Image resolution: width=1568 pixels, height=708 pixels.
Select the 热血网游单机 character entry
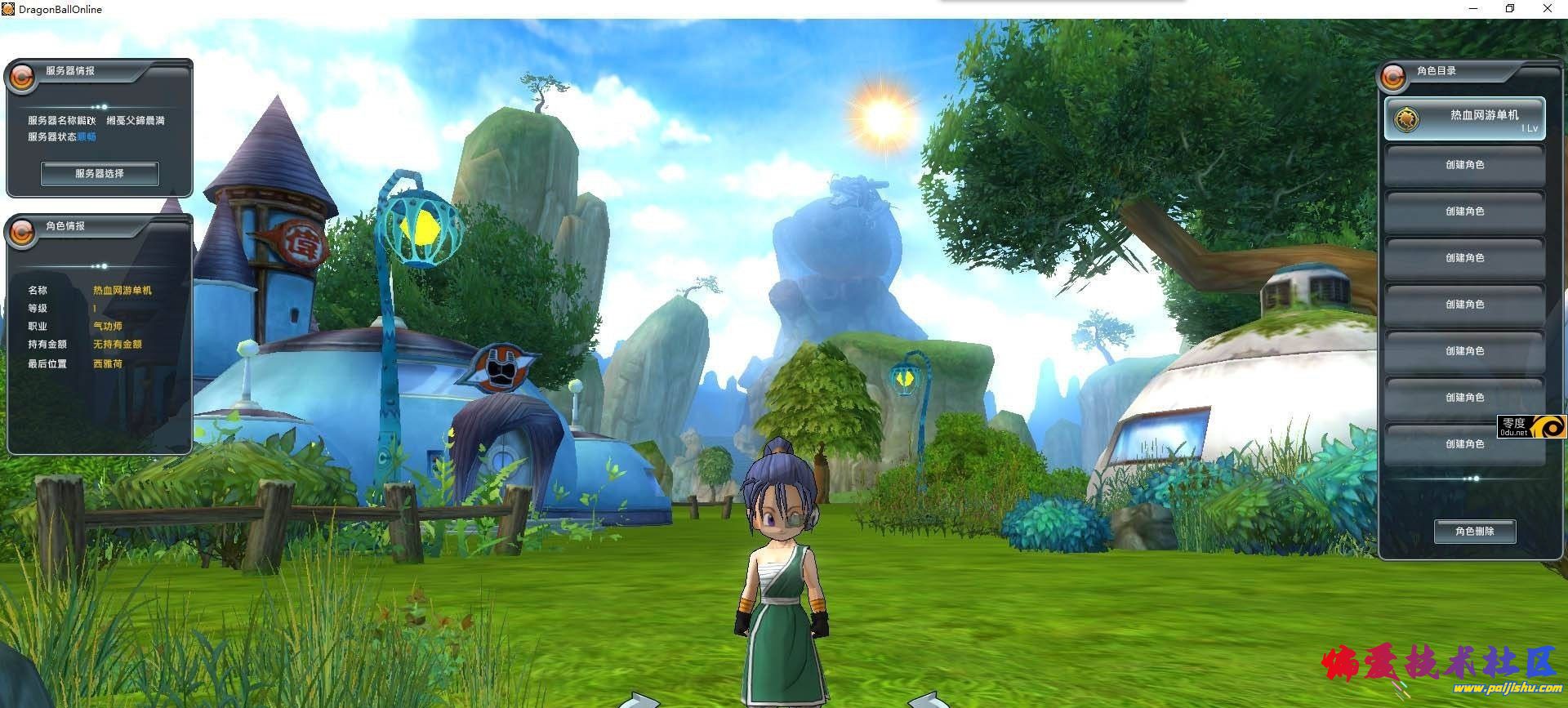point(1464,119)
